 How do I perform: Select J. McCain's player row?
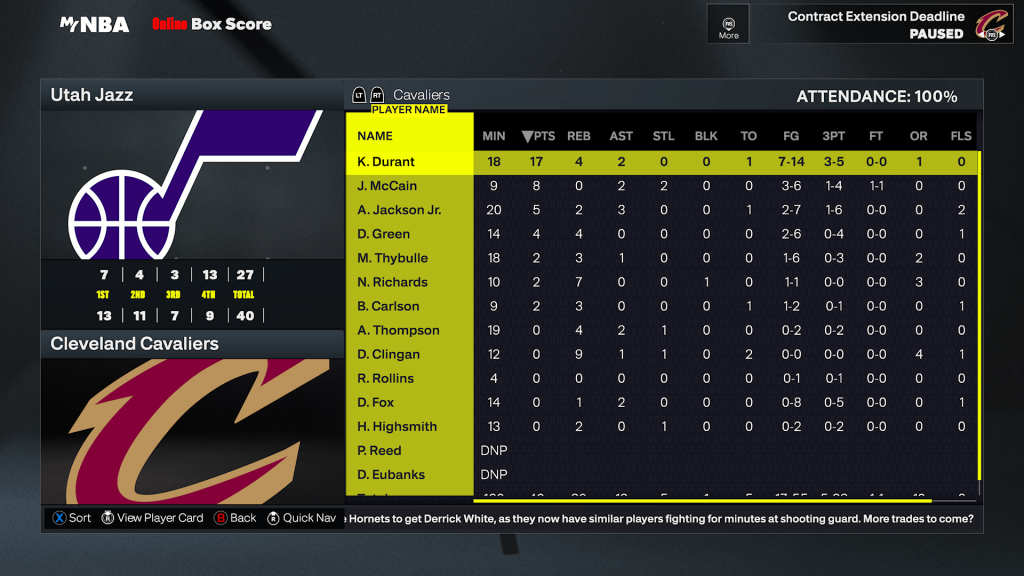387,186
